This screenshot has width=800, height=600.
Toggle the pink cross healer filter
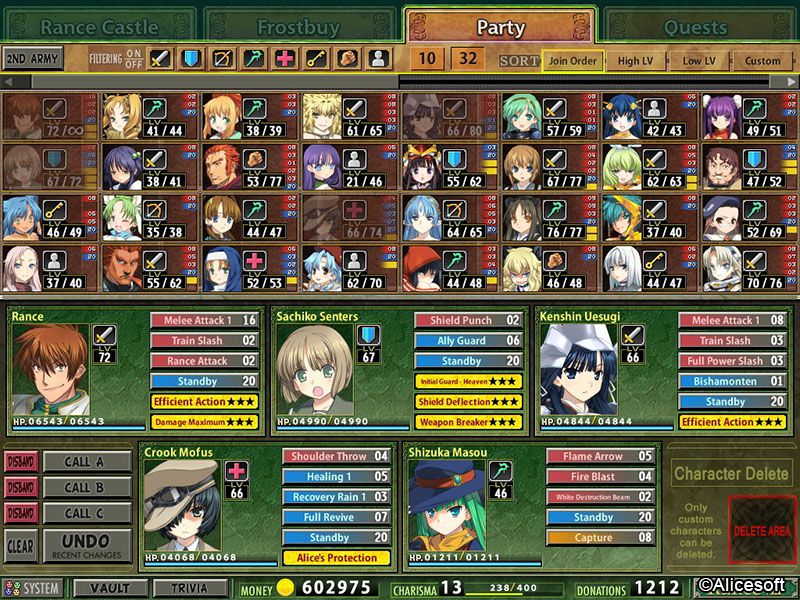285,59
